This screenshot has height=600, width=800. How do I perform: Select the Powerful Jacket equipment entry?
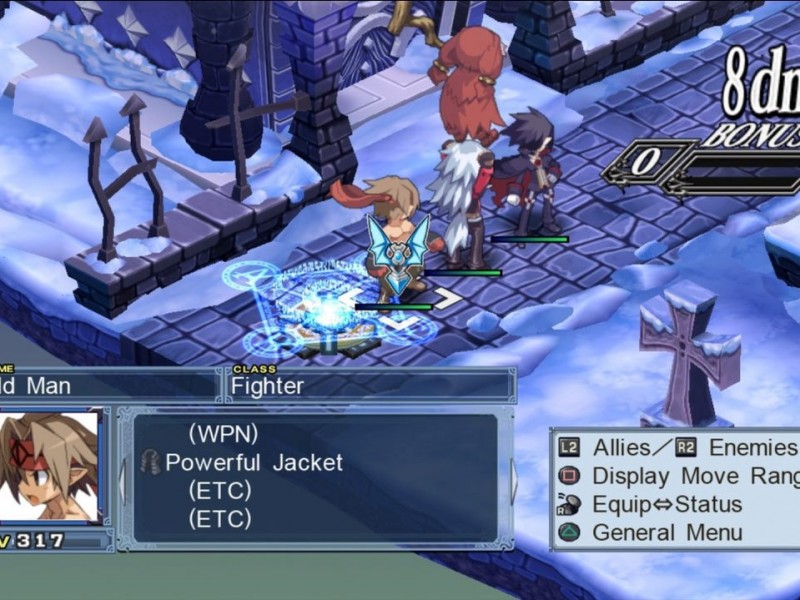(253, 462)
